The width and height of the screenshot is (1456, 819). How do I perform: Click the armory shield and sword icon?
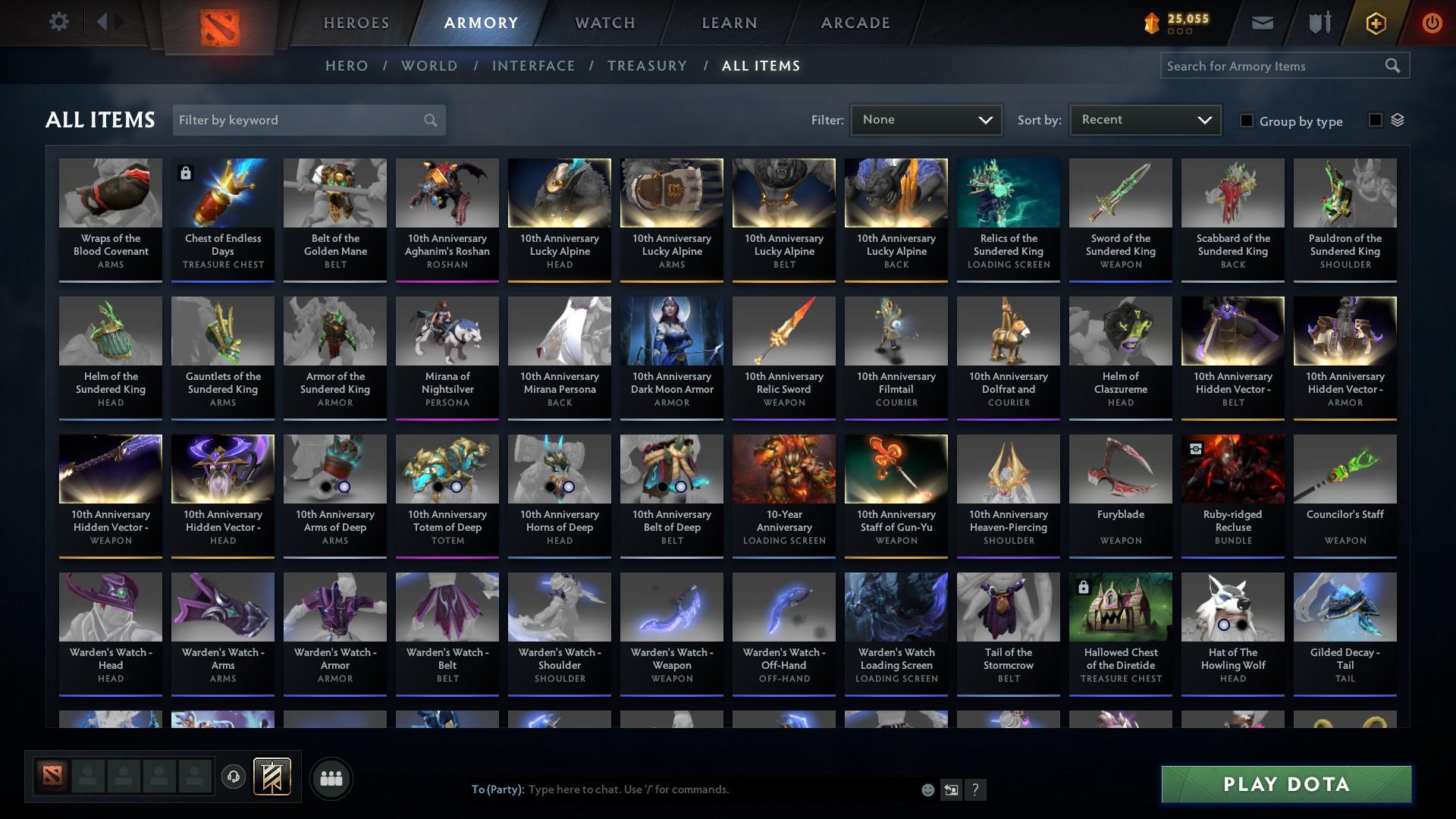click(x=1319, y=22)
